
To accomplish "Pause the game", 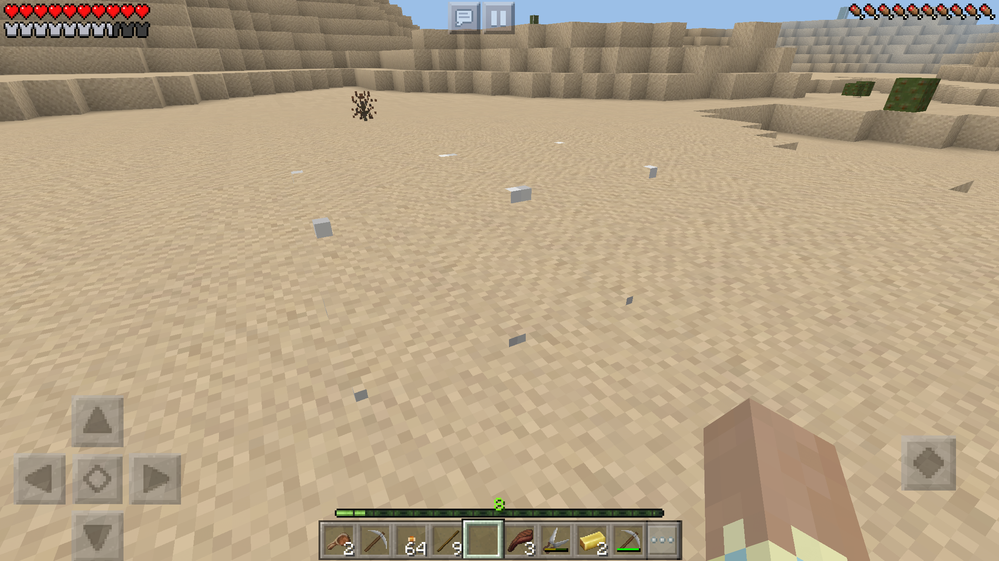I will pos(498,17).
